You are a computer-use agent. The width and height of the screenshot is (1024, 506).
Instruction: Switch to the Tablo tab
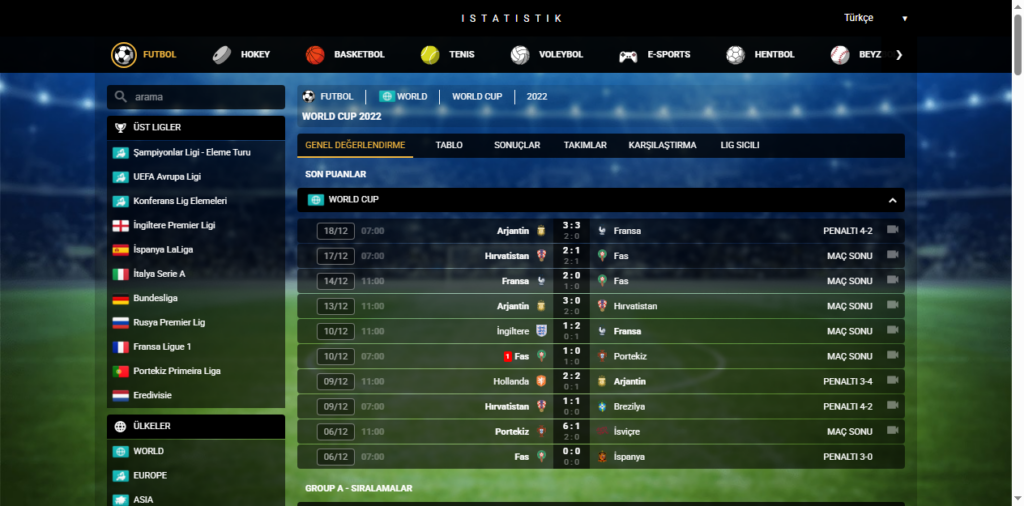449,145
